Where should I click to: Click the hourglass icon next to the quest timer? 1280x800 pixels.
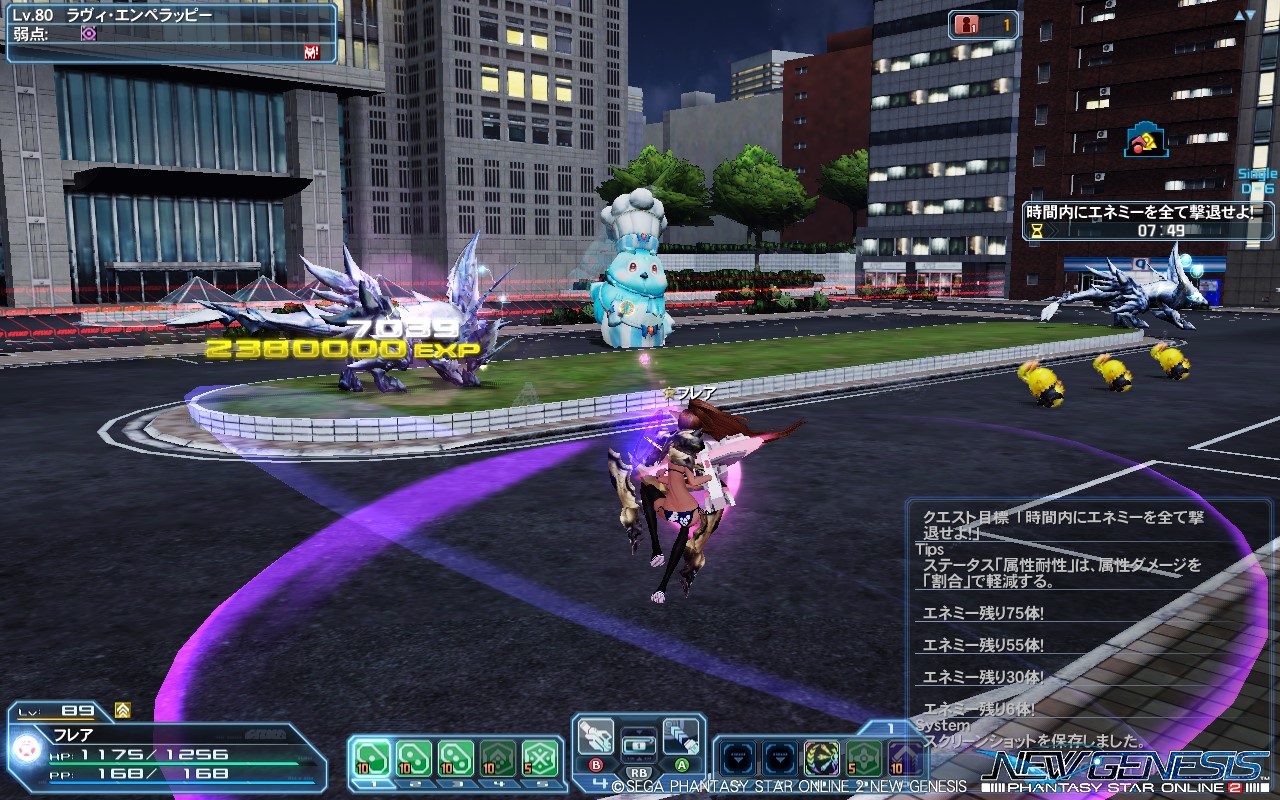coord(1036,231)
